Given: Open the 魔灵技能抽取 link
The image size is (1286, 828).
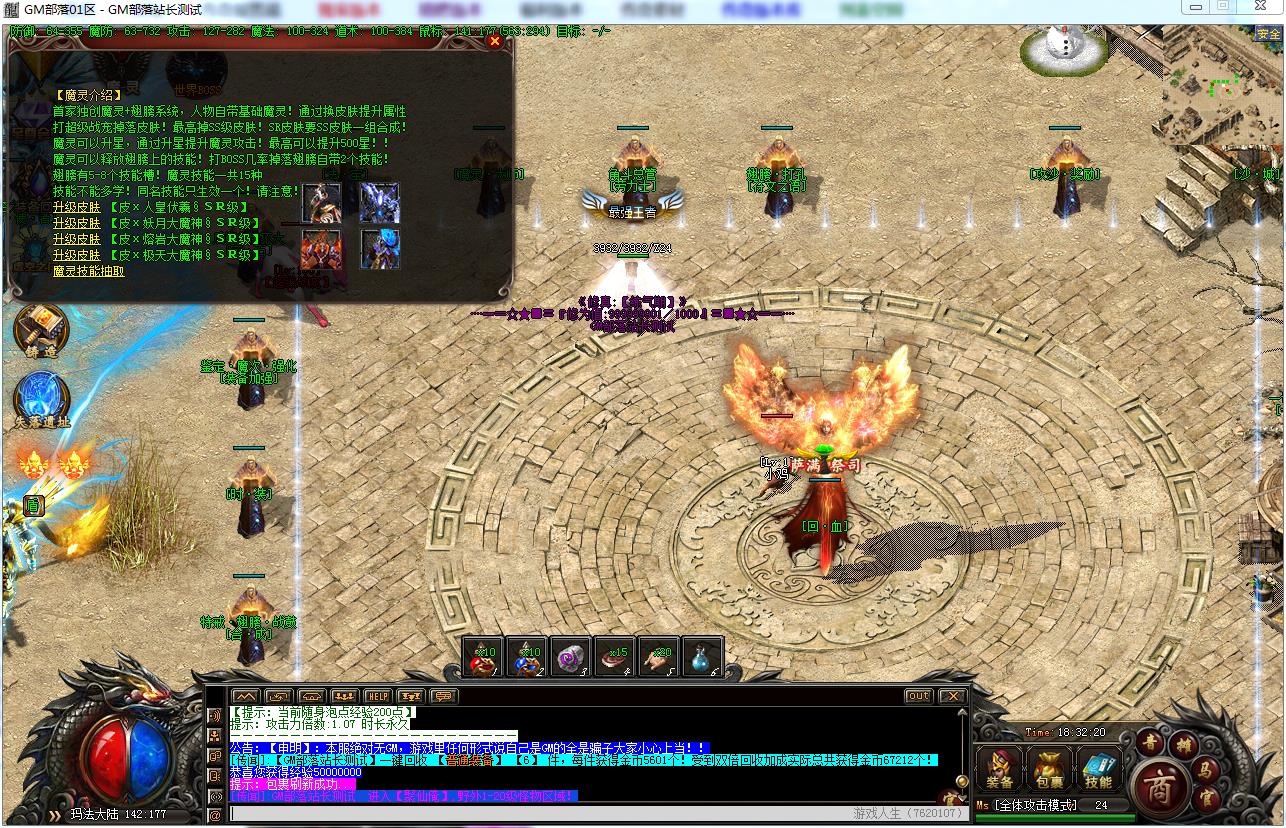Looking at the screenshot, I should pyautogui.click(x=89, y=271).
